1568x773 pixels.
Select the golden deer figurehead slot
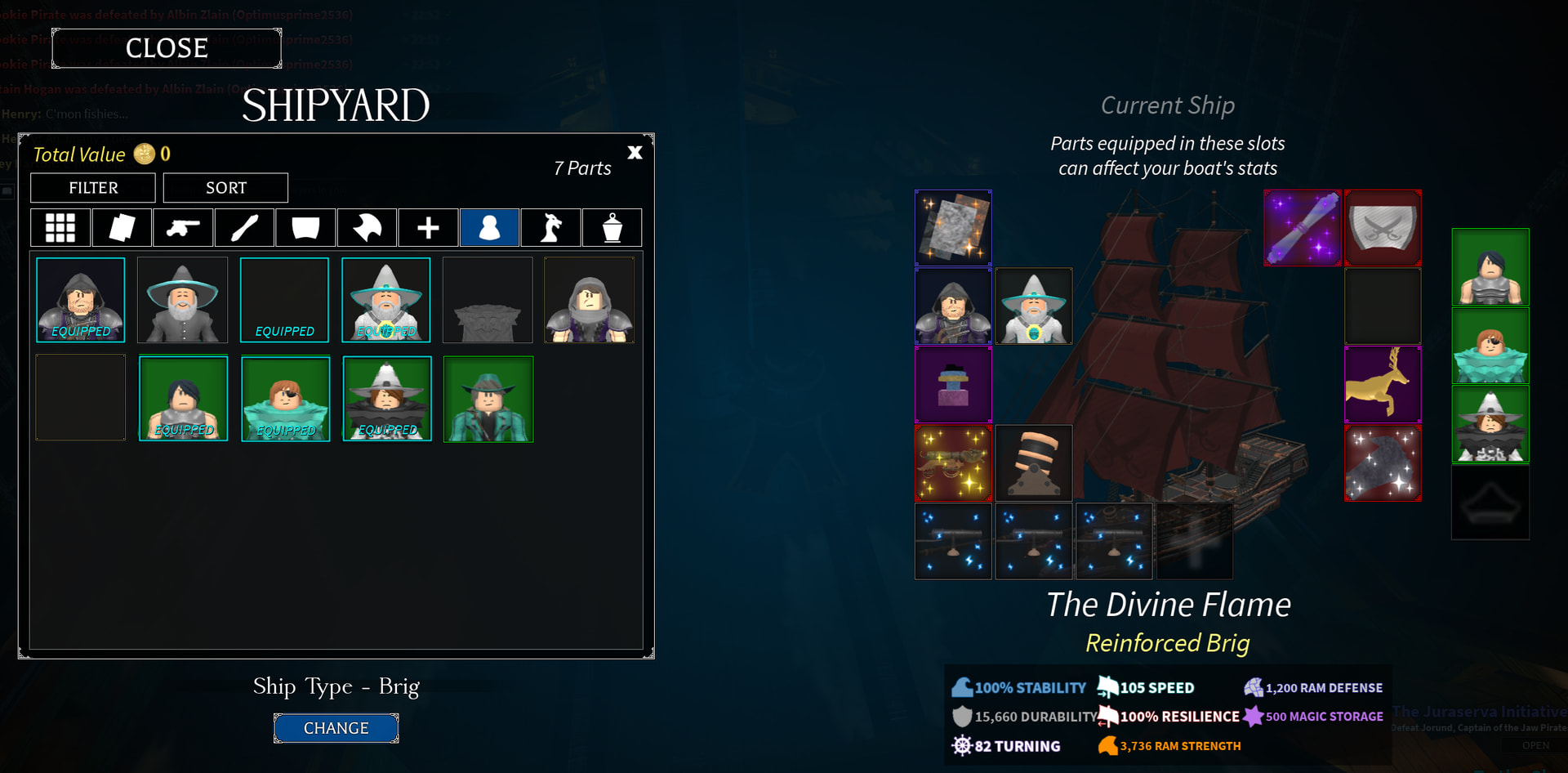click(x=1383, y=385)
